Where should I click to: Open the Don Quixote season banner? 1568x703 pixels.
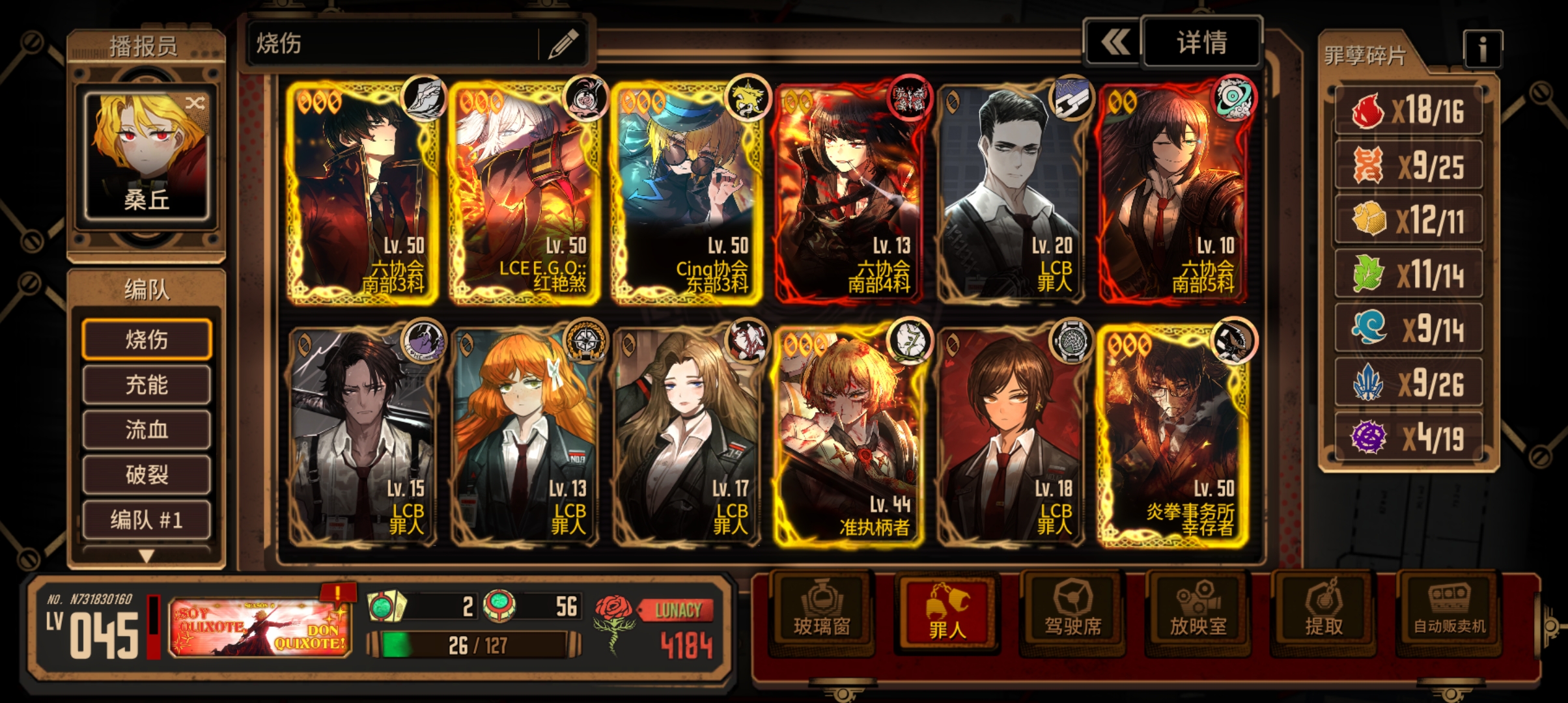click(x=260, y=627)
